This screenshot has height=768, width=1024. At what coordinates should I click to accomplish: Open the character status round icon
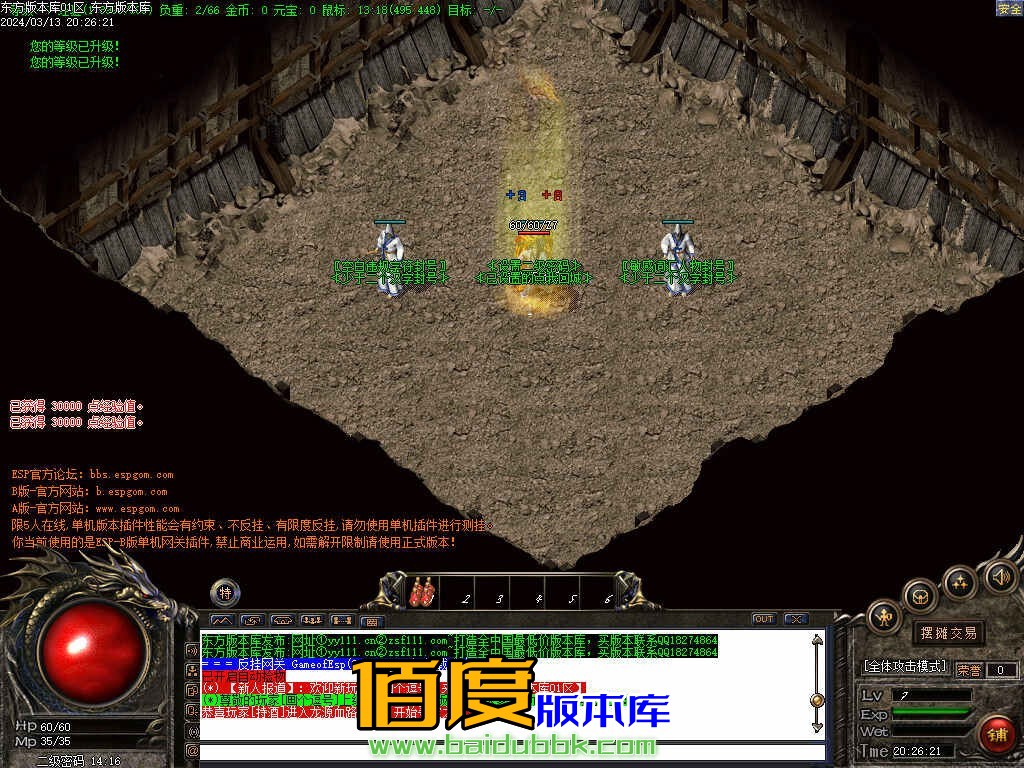coord(885,617)
